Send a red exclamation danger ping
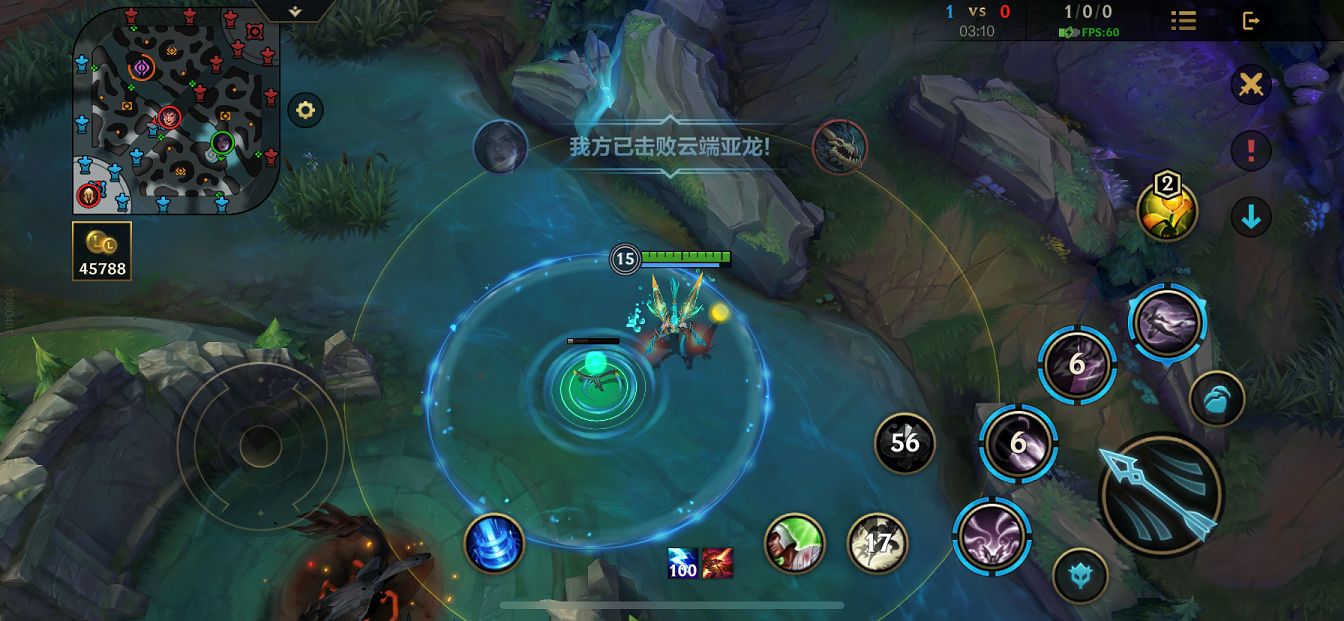This screenshot has width=1344, height=621. tap(1250, 151)
